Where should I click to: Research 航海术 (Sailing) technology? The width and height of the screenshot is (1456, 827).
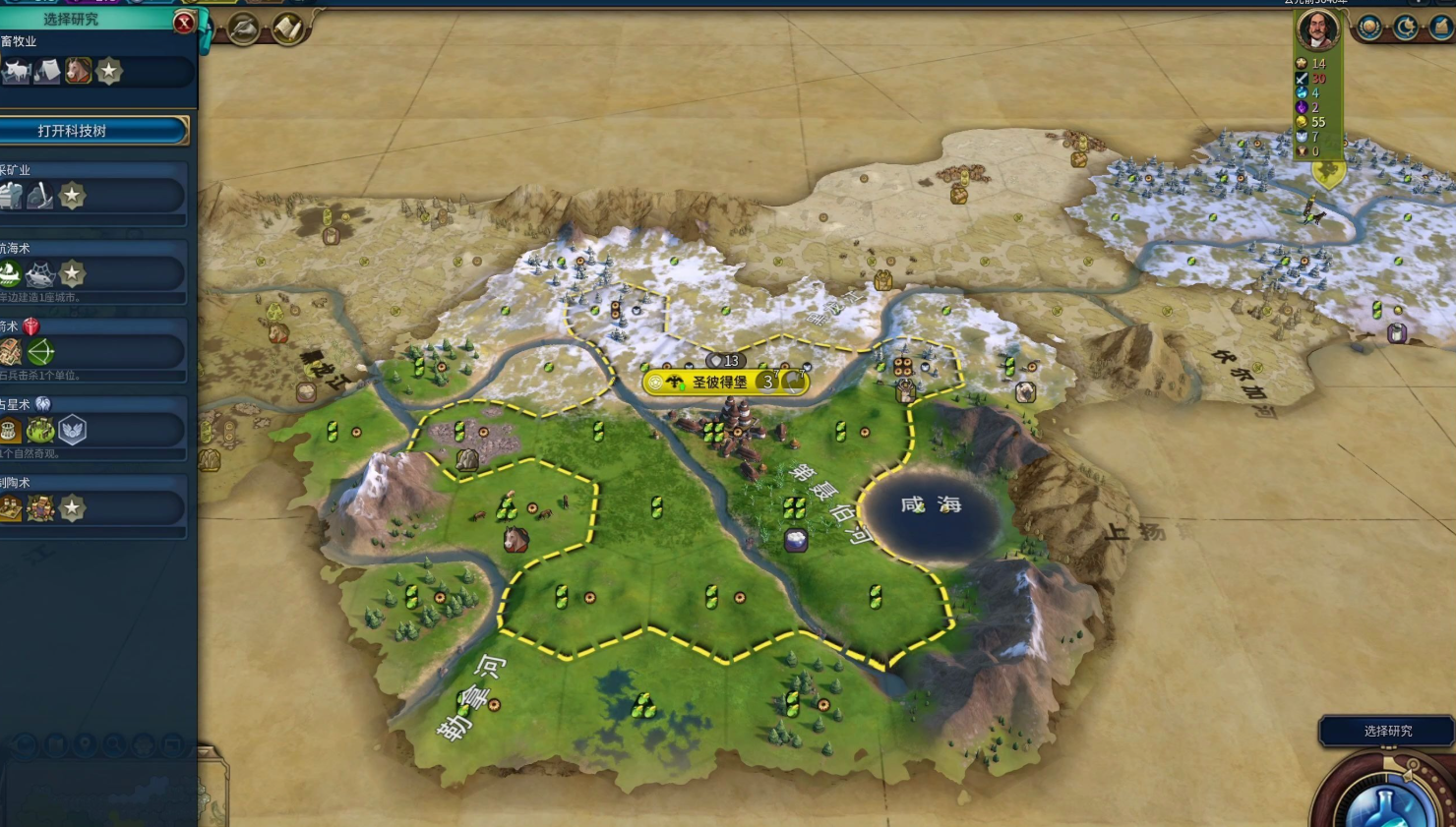coord(93,273)
